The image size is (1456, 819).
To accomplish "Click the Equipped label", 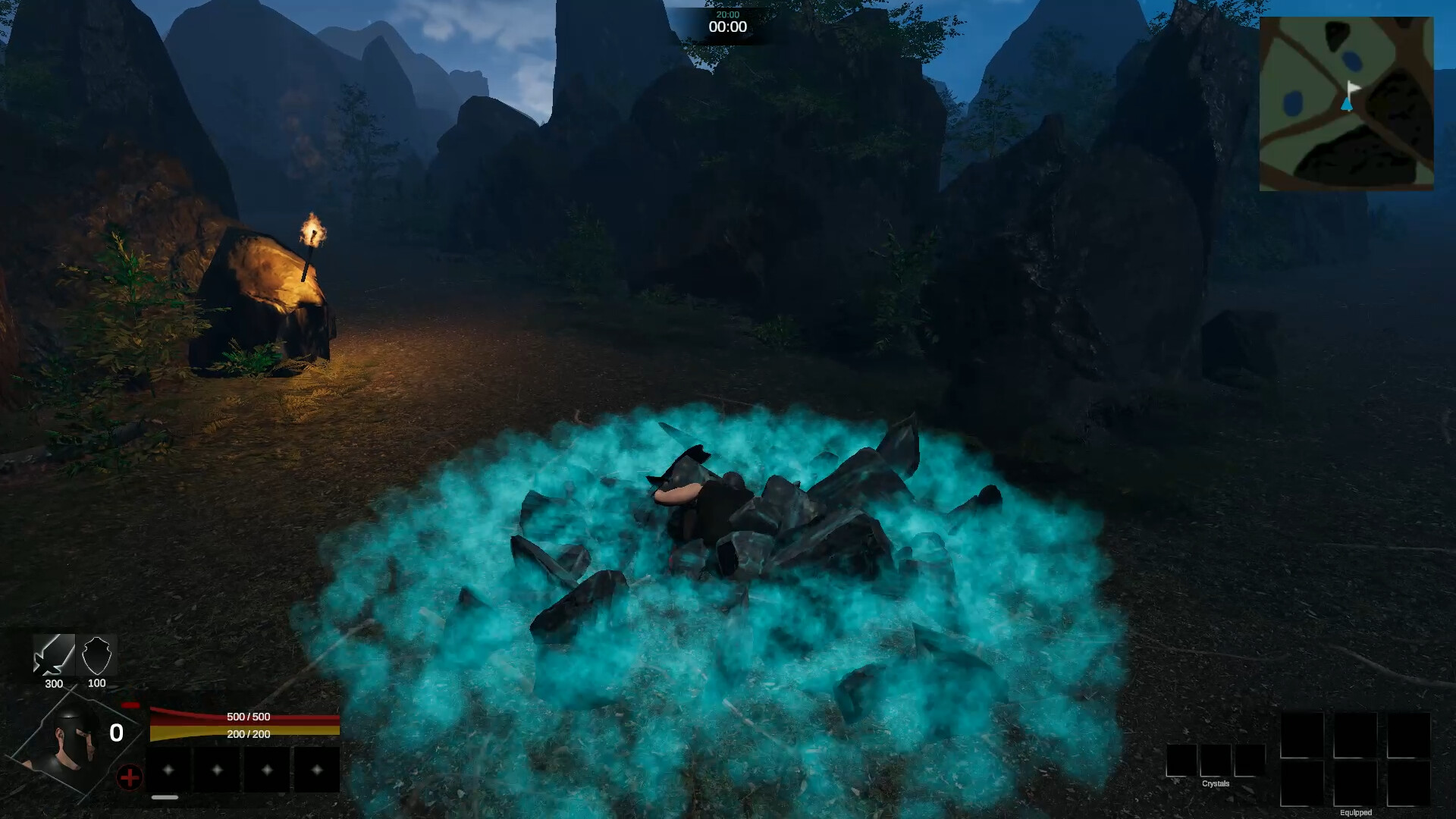I will (1357, 813).
